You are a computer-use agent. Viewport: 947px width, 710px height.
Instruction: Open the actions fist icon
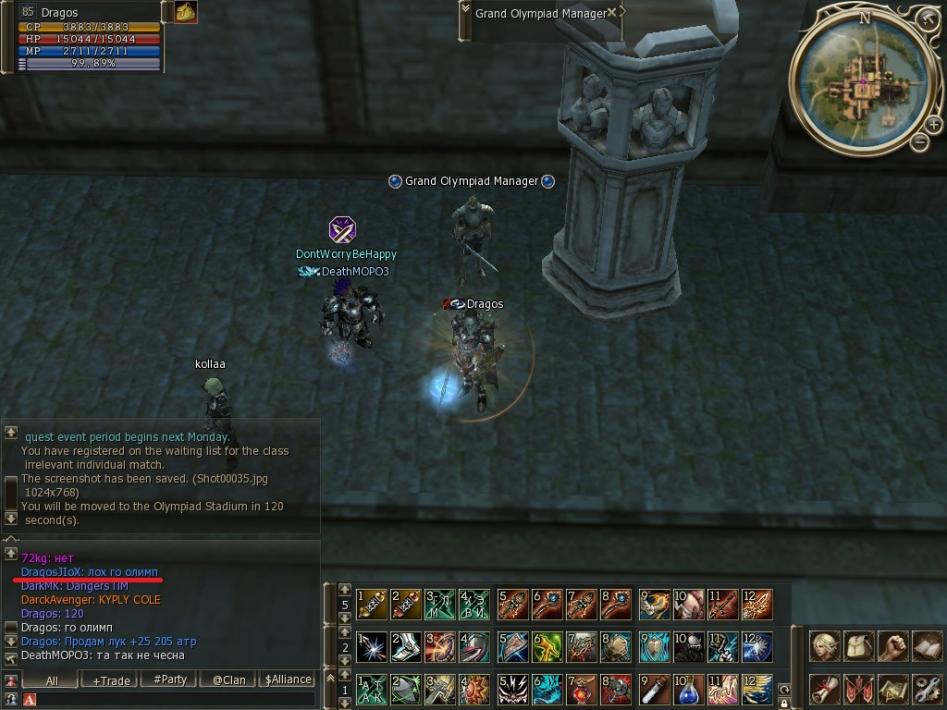(x=893, y=647)
